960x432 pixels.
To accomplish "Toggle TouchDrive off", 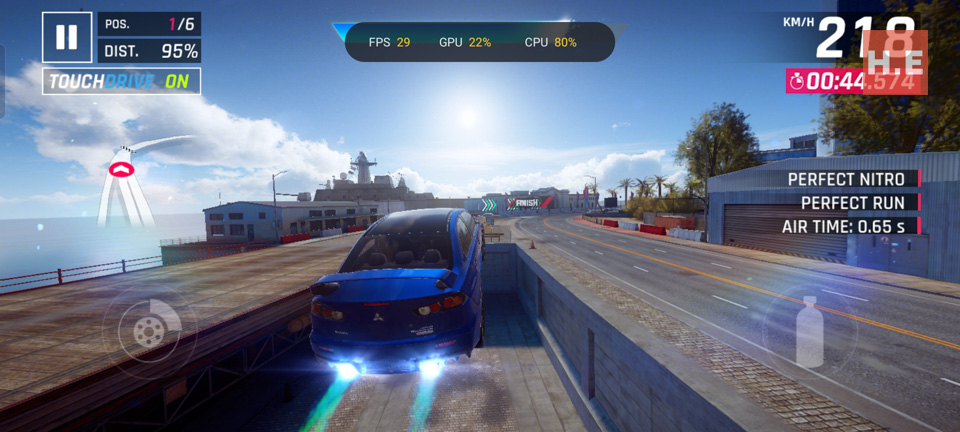I will coord(121,81).
